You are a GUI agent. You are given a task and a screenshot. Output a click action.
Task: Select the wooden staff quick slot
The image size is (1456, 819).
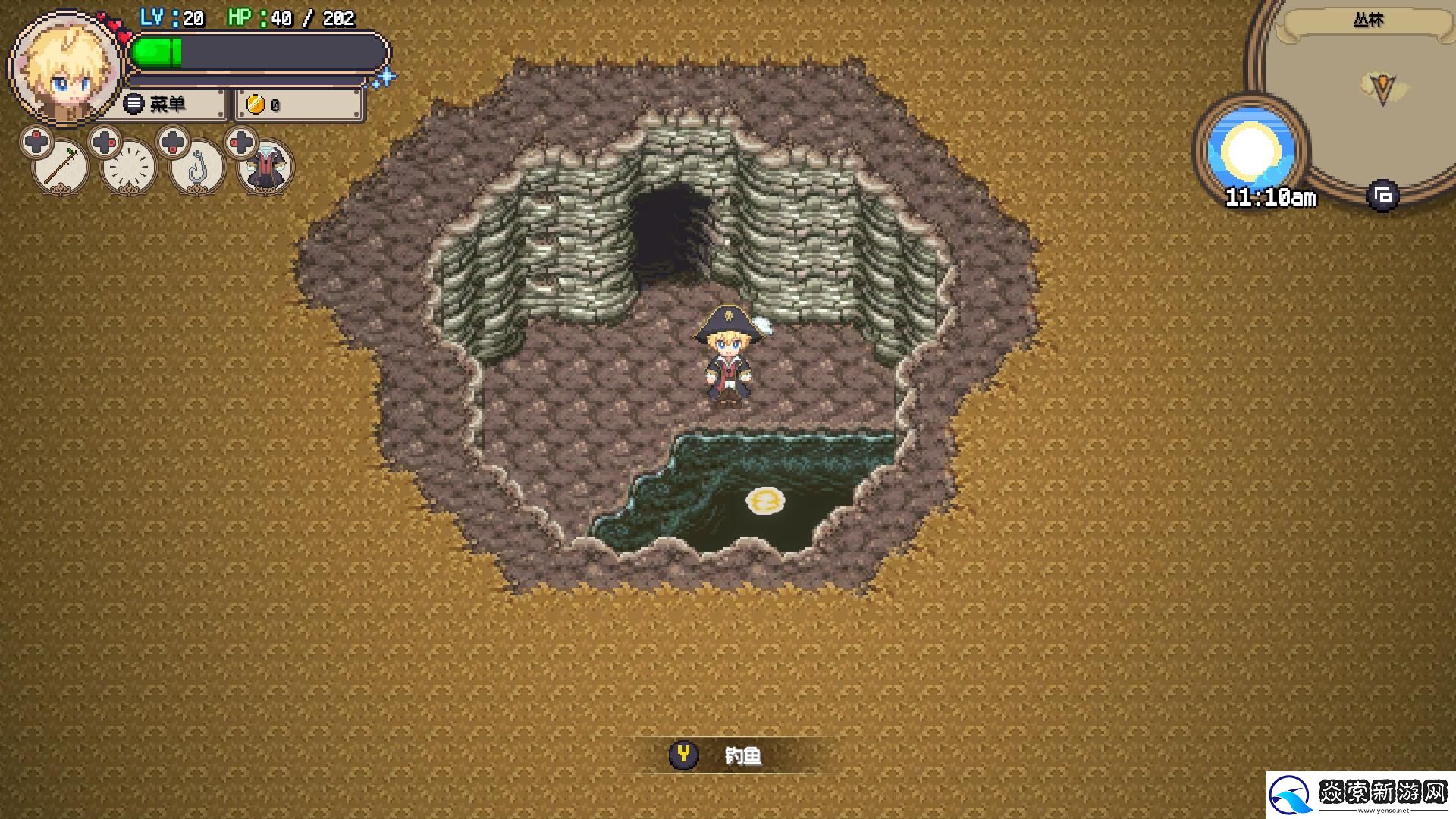click(61, 167)
